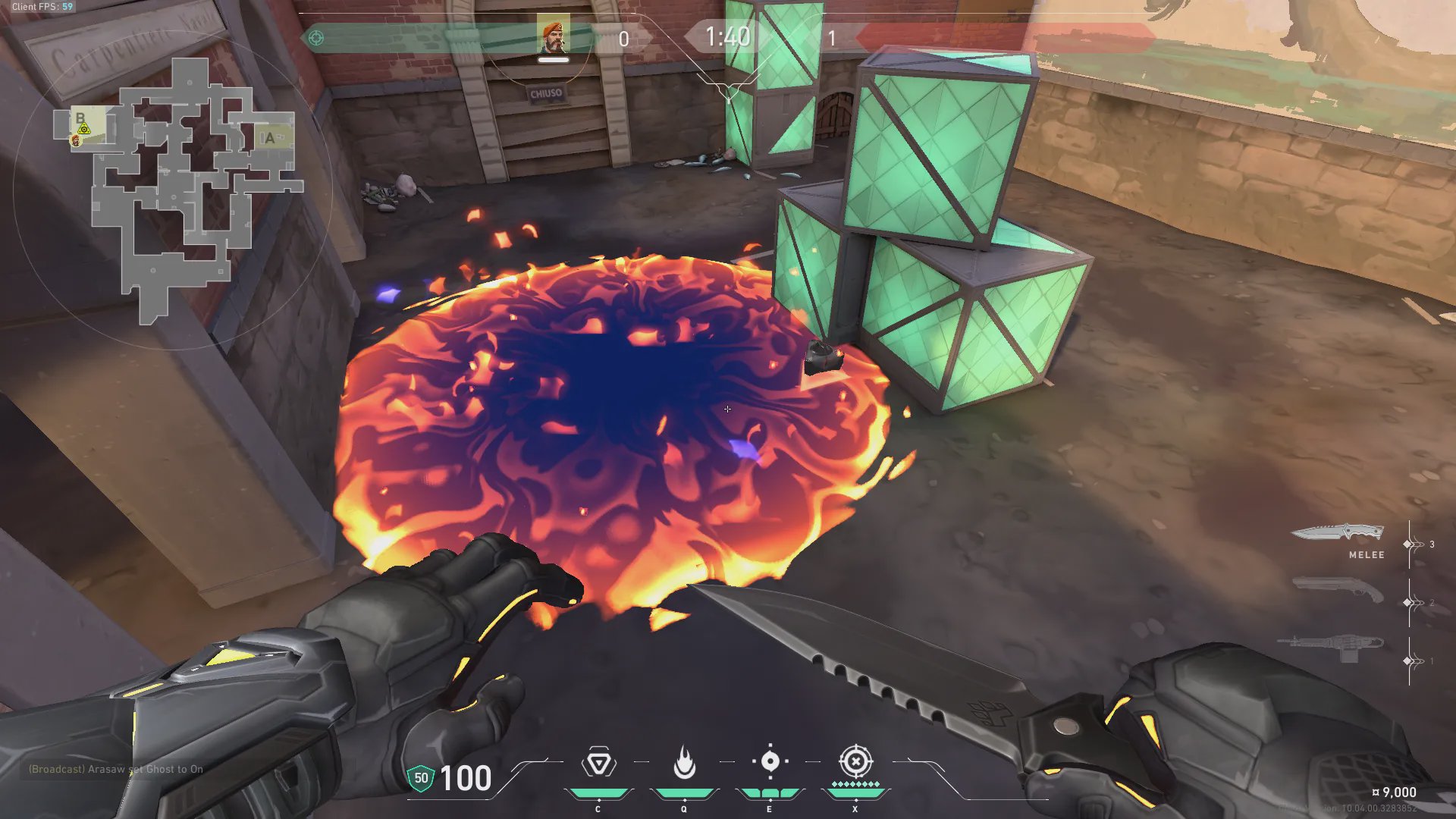1456x819 pixels.
Task: Click the shield armor icon
Action: tap(421, 778)
